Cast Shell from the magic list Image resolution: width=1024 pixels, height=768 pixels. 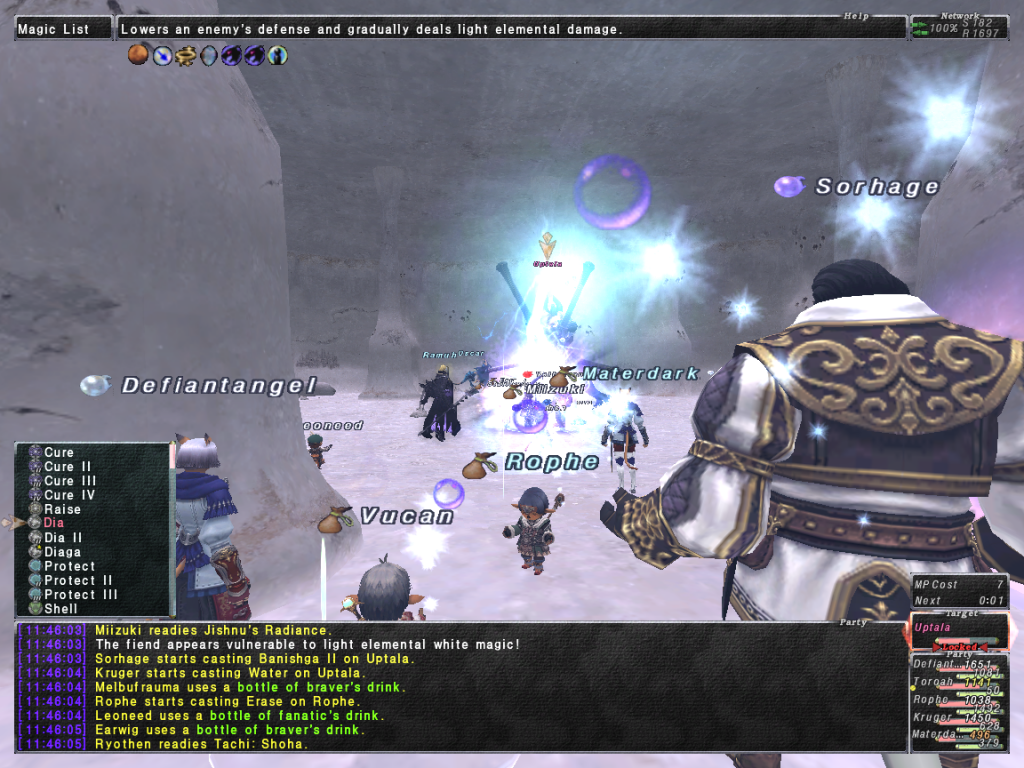60,608
